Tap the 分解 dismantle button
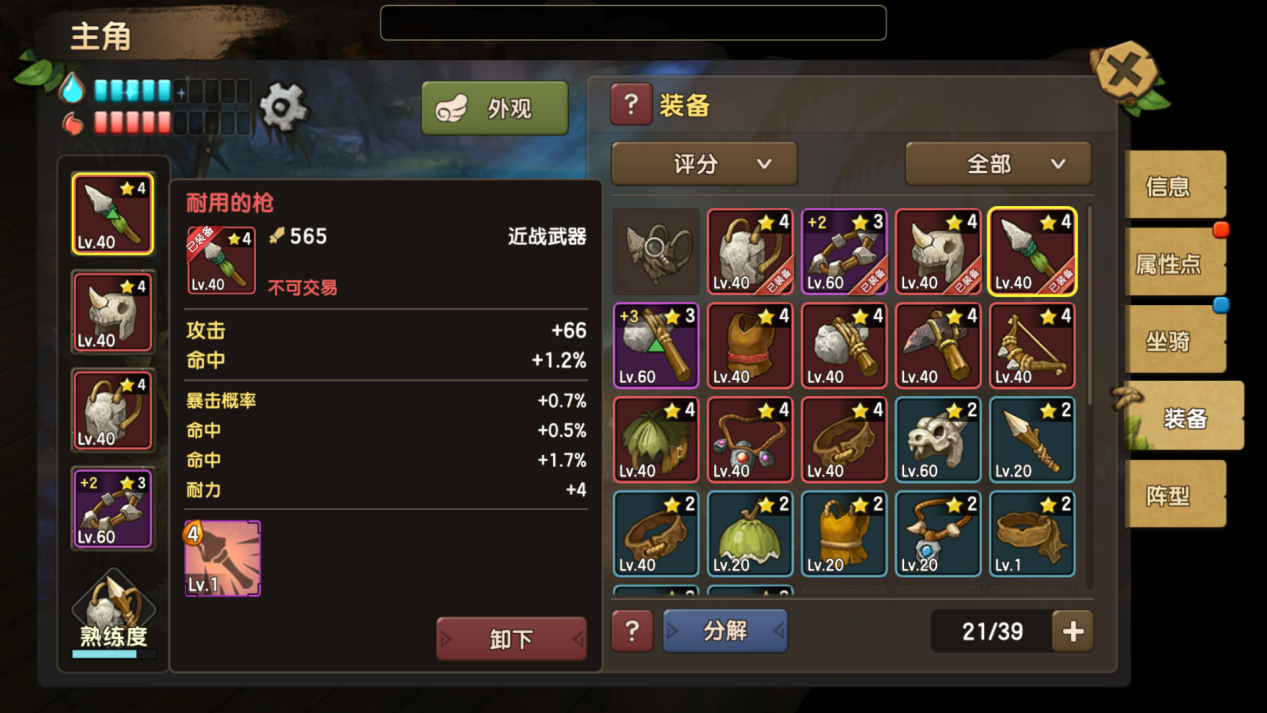1267x713 pixels. (725, 631)
